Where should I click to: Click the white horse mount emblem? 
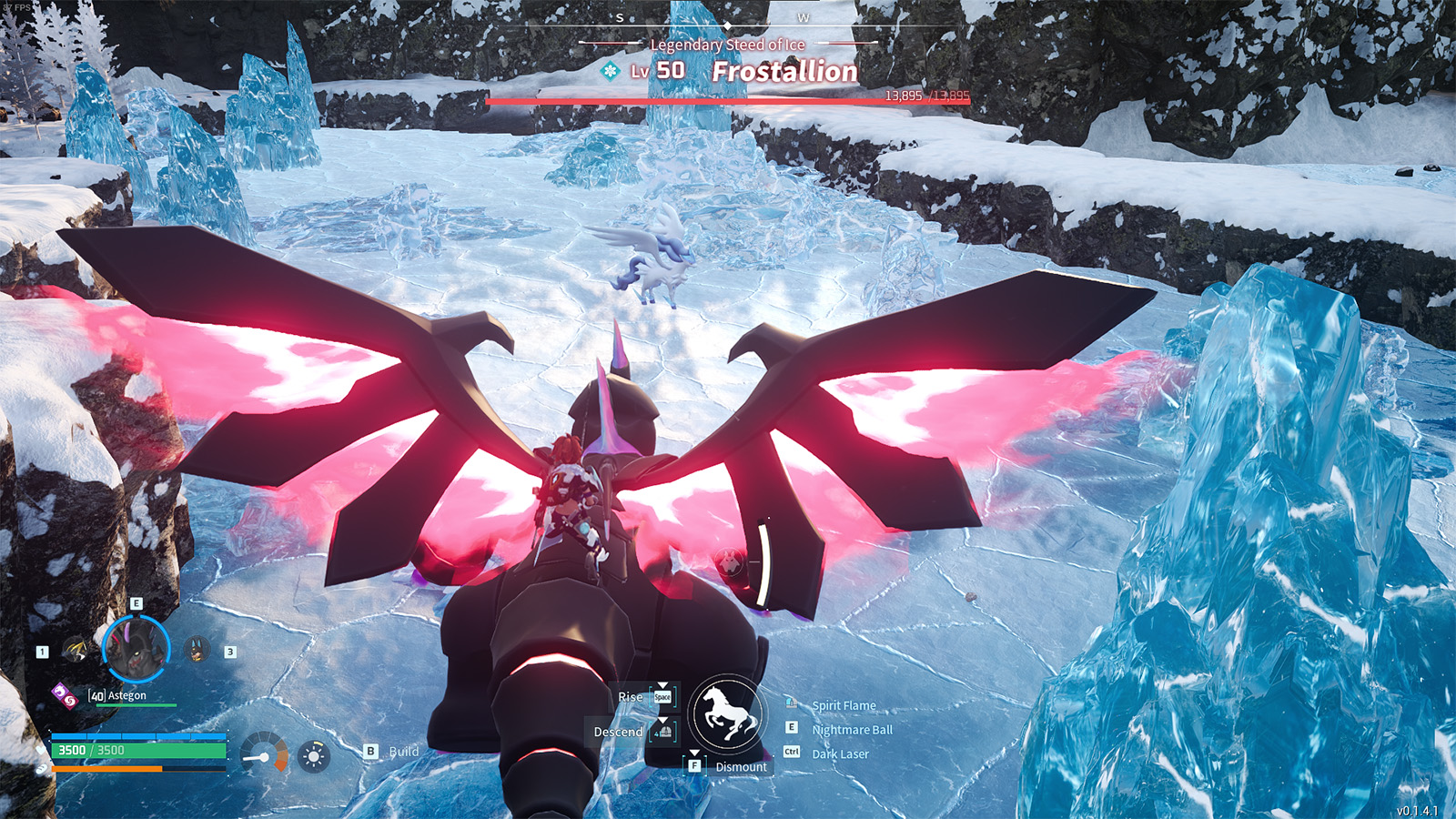point(725,713)
